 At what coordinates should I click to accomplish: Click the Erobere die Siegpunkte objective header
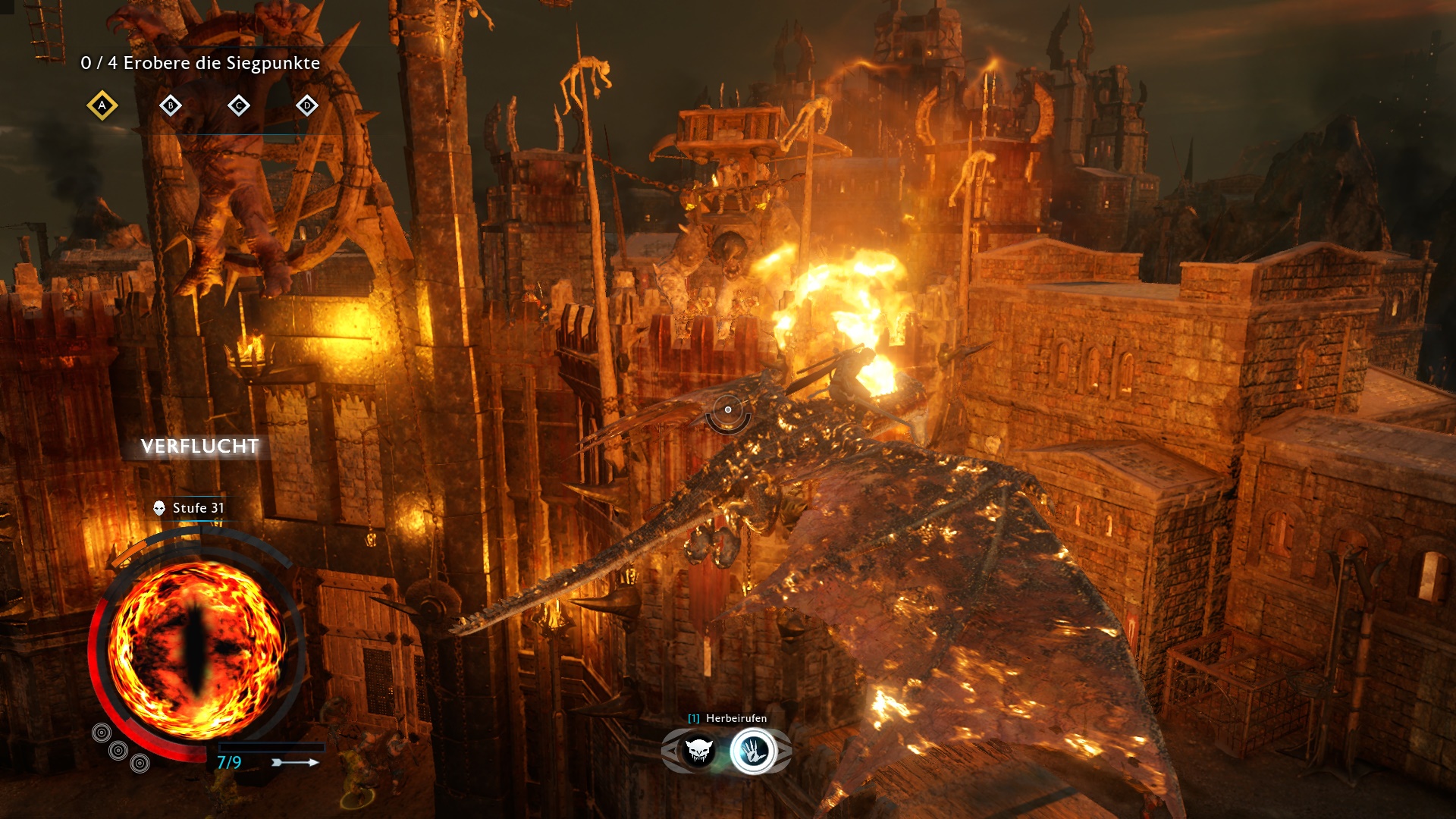[200, 64]
